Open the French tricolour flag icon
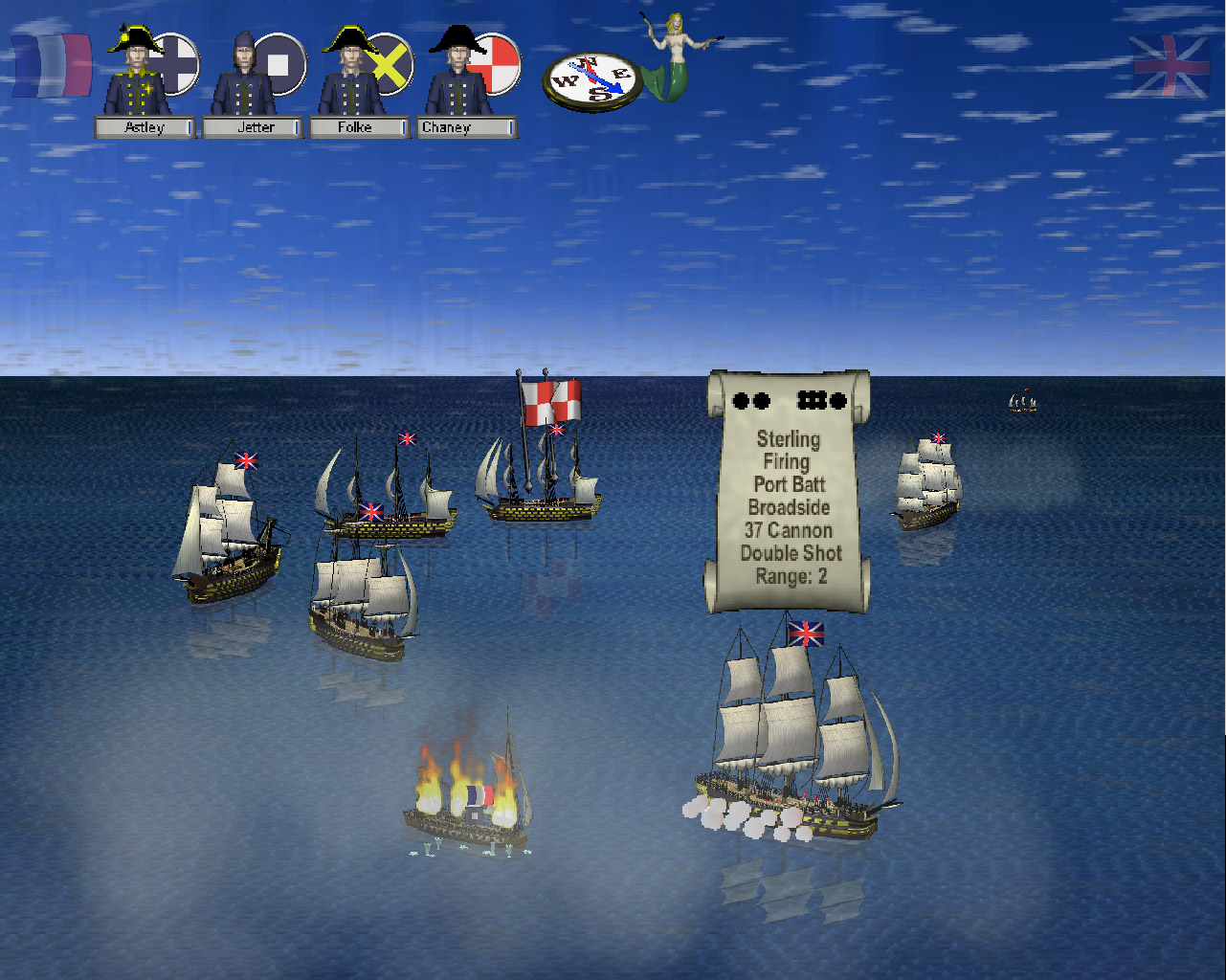This screenshot has width=1226, height=980. pyautogui.click(x=52, y=66)
